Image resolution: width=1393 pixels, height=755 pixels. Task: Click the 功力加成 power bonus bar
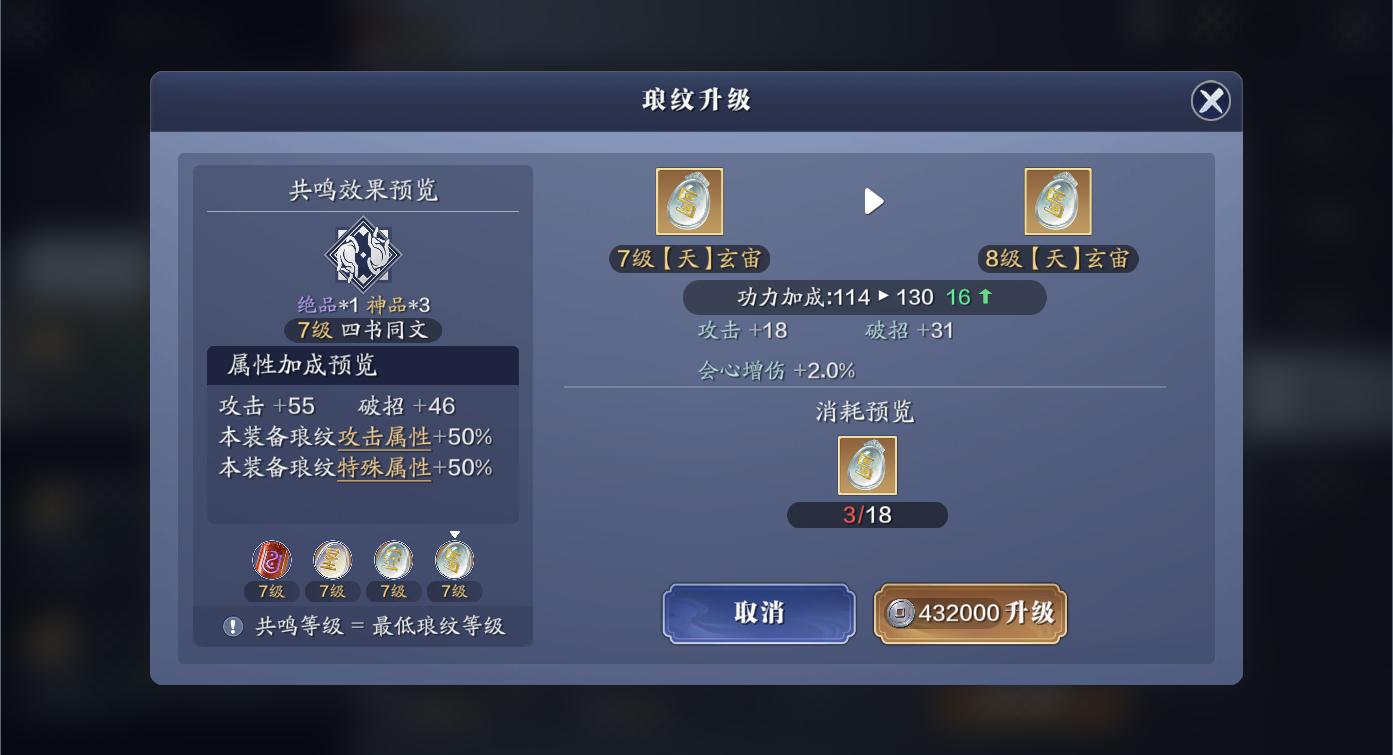coord(865,297)
